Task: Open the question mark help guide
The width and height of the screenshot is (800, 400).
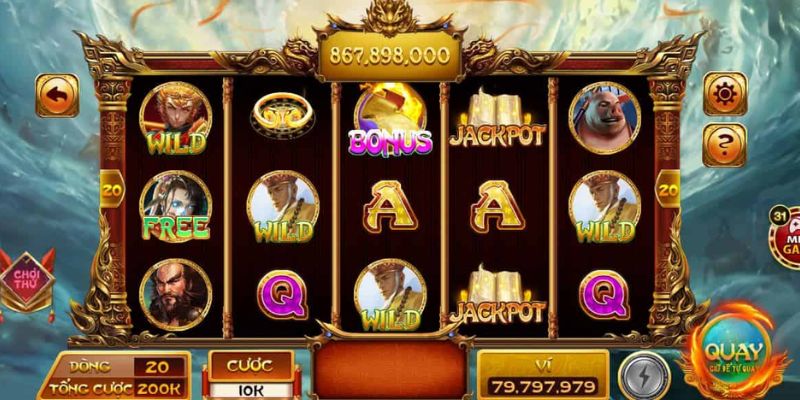Action: pos(725,145)
